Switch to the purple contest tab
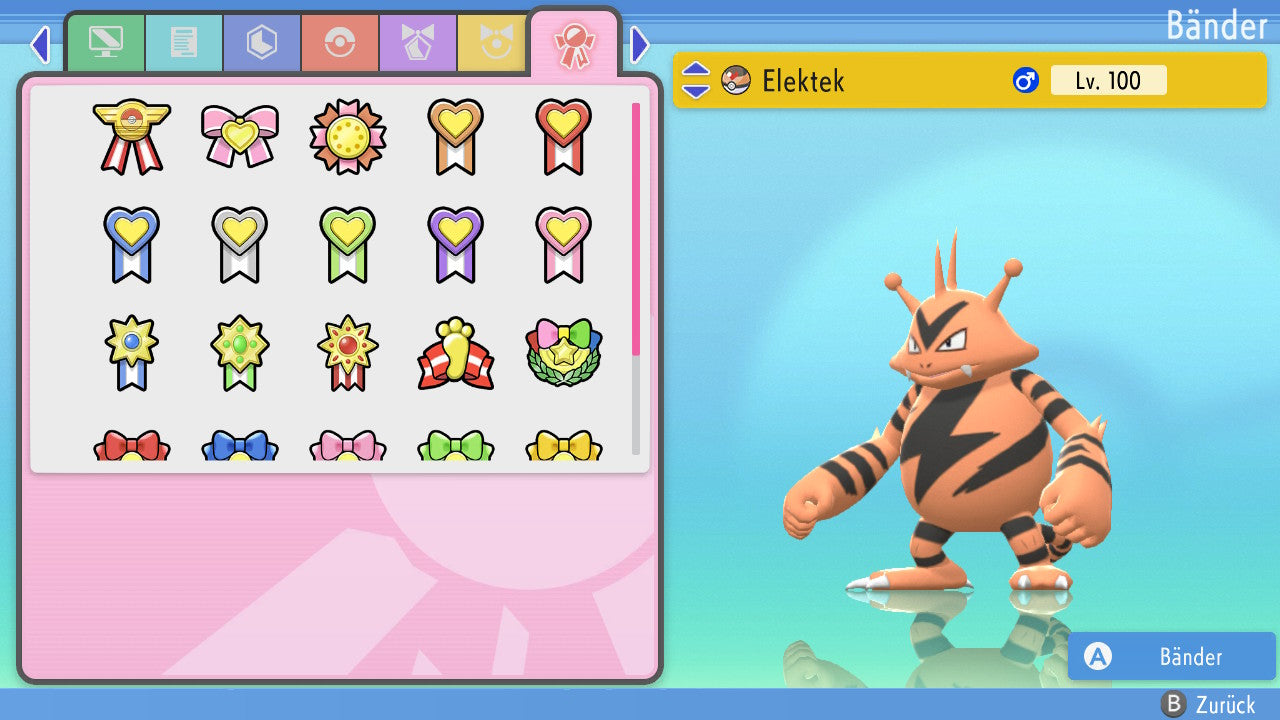Image resolution: width=1280 pixels, height=720 pixels. (417, 43)
